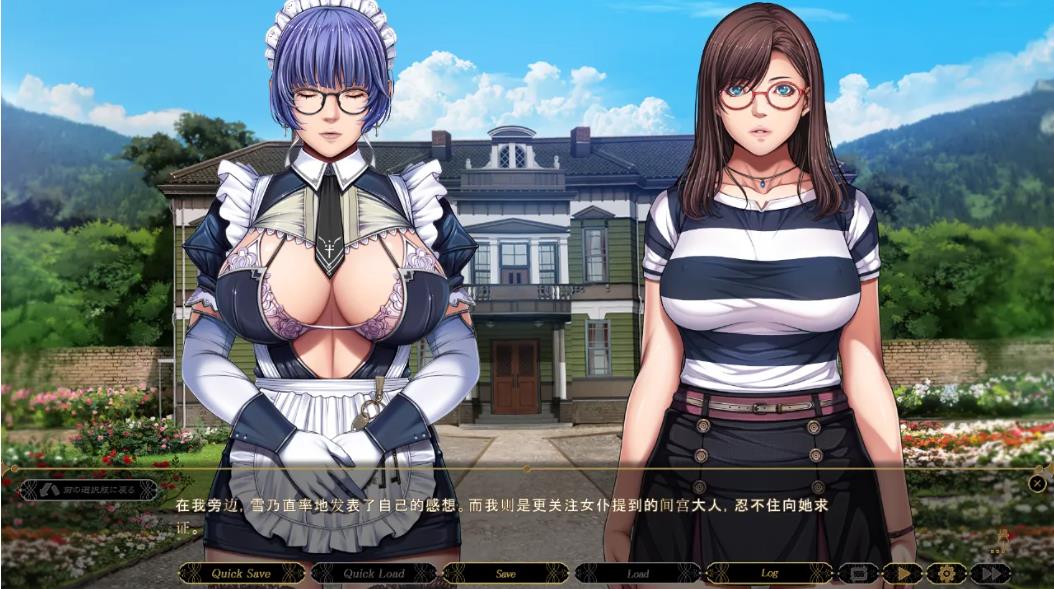Start auto-play with the play arrow icon
The image size is (1054, 589).
coord(903,573)
